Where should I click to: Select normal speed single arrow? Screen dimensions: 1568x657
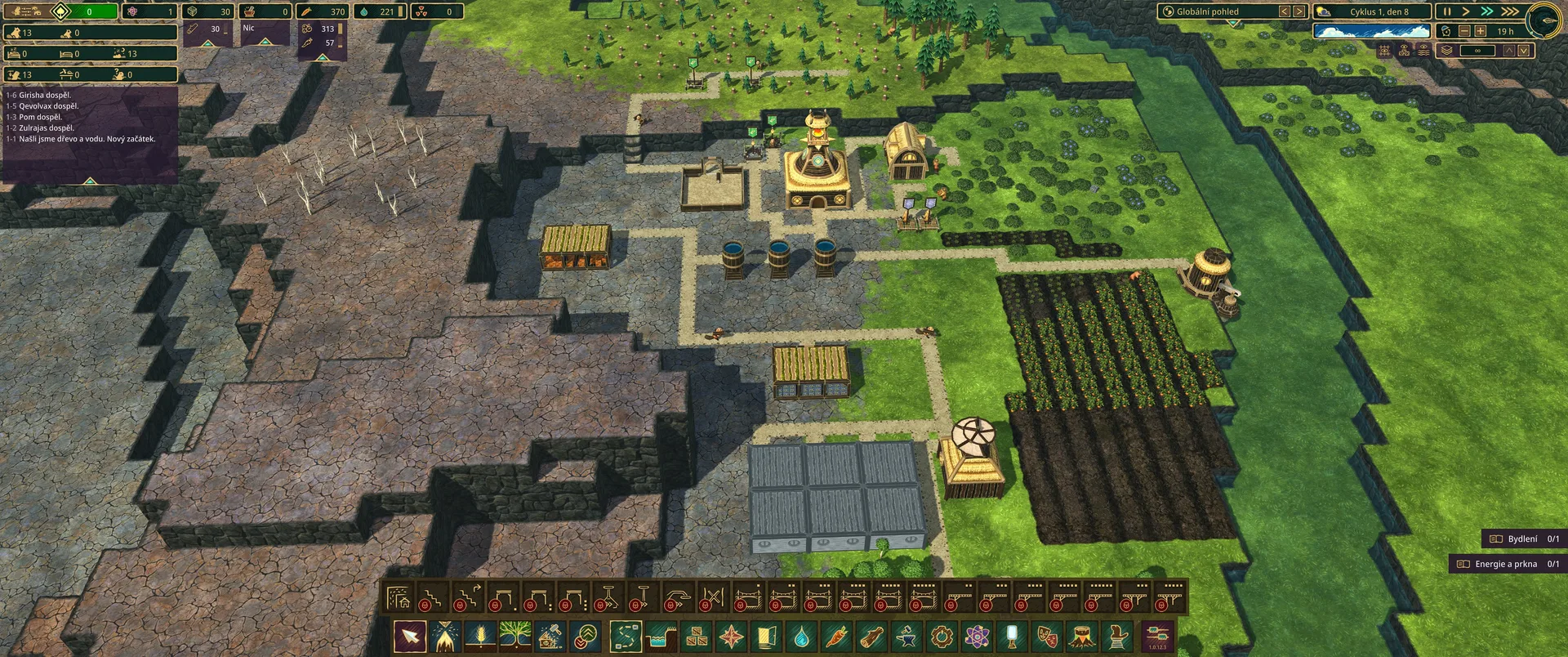(x=1466, y=11)
